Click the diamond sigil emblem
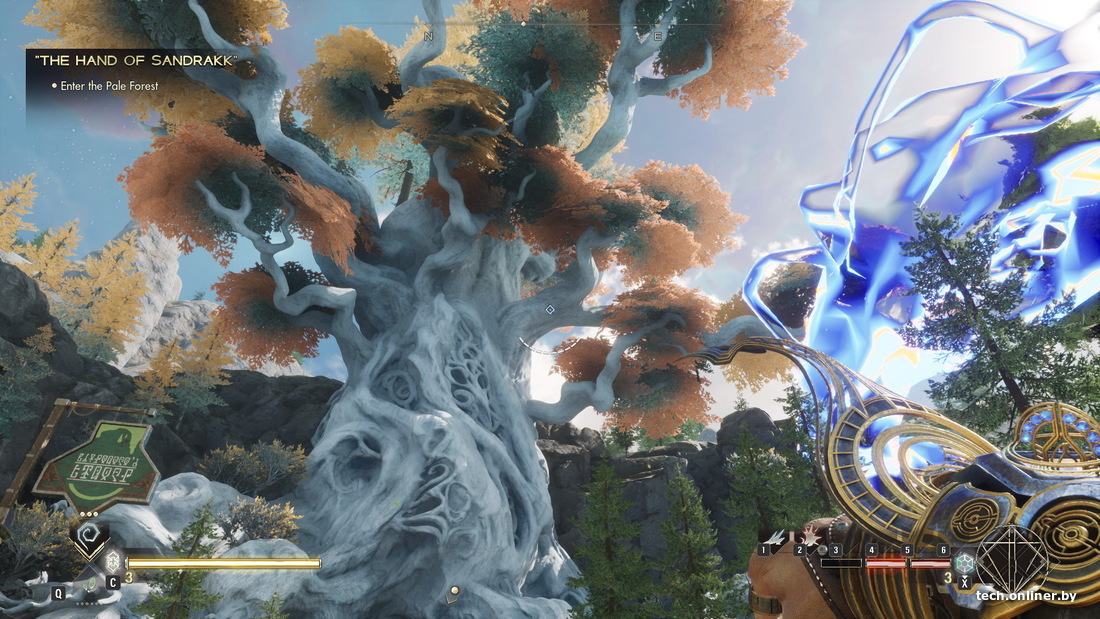The image size is (1100, 619). pyautogui.click(x=1012, y=560)
